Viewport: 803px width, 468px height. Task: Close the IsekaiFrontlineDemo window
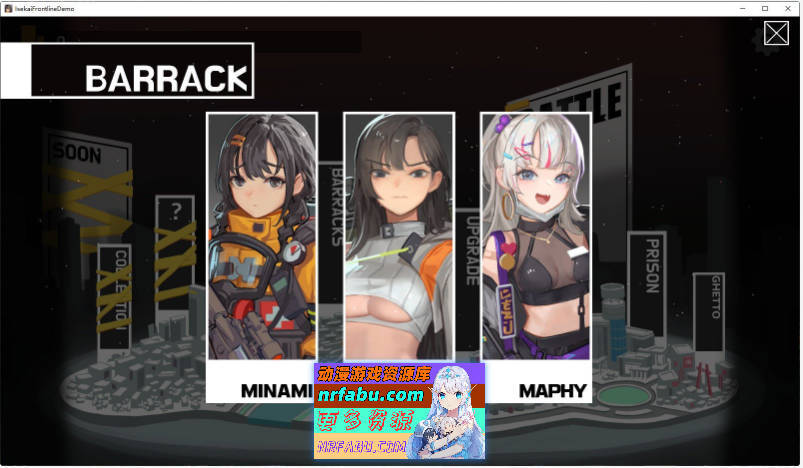(x=789, y=8)
